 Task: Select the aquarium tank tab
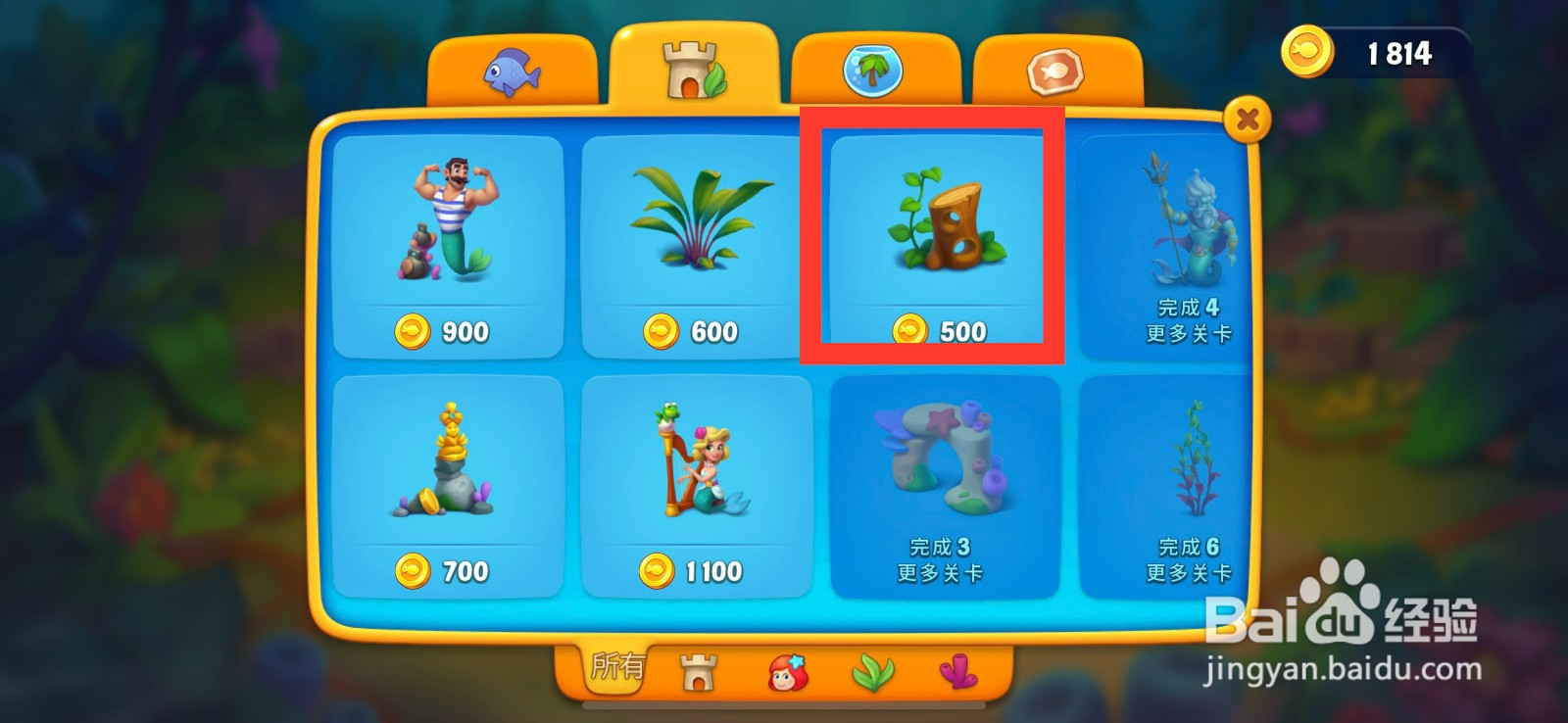877,69
